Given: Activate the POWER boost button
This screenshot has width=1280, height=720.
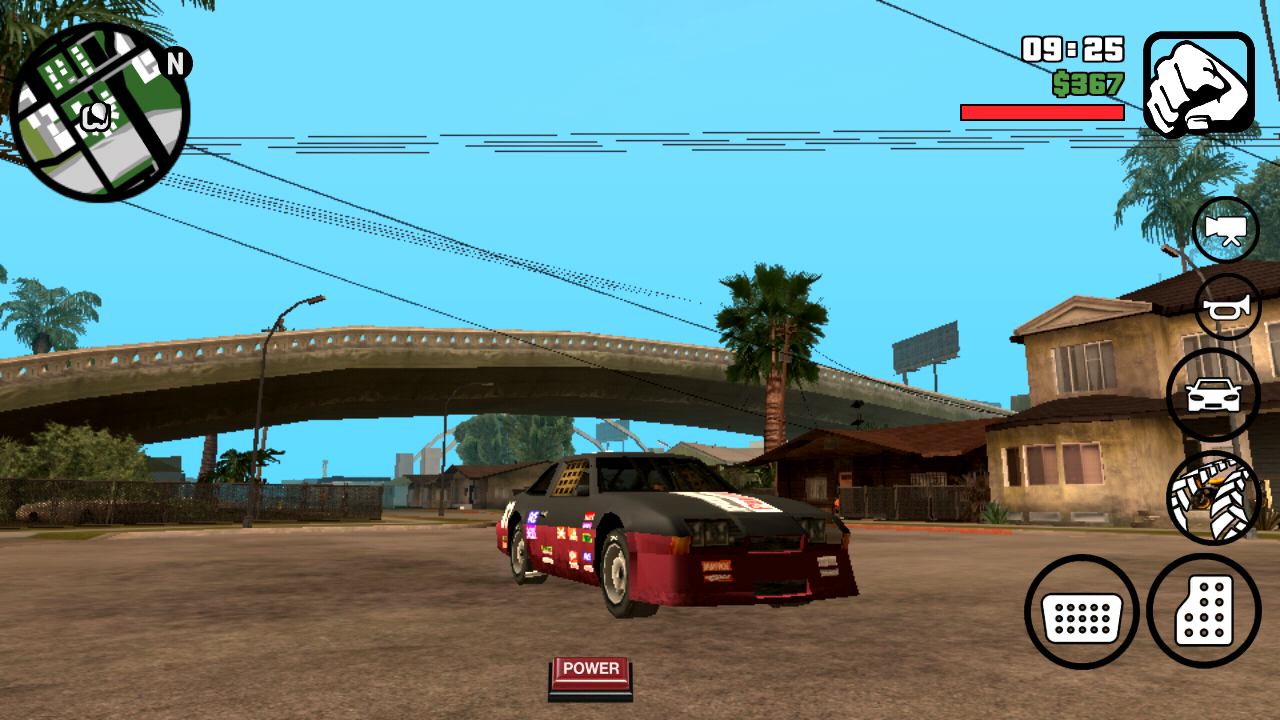Looking at the screenshot, I should coord(588,672).
